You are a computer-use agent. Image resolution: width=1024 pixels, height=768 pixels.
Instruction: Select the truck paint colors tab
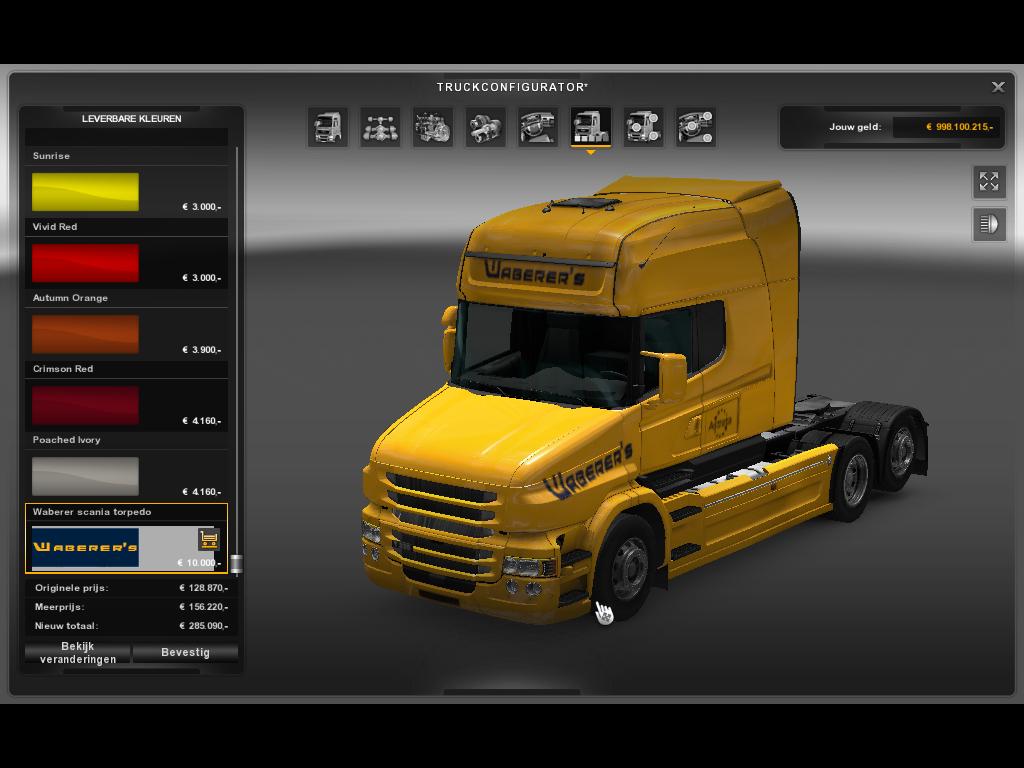coord(590,127)
